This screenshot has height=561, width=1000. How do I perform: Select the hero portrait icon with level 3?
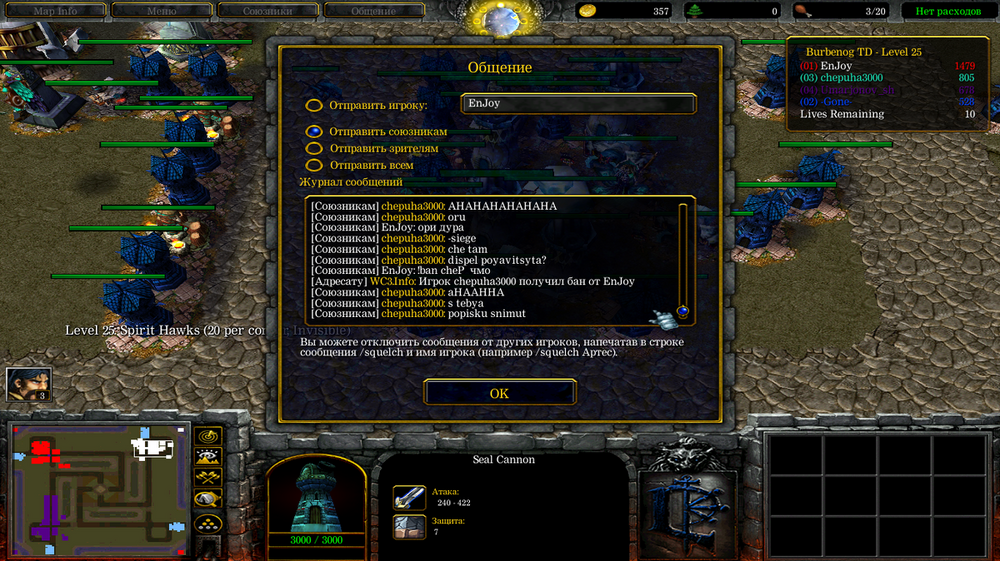pyautogui.click(x=28, y=384)
